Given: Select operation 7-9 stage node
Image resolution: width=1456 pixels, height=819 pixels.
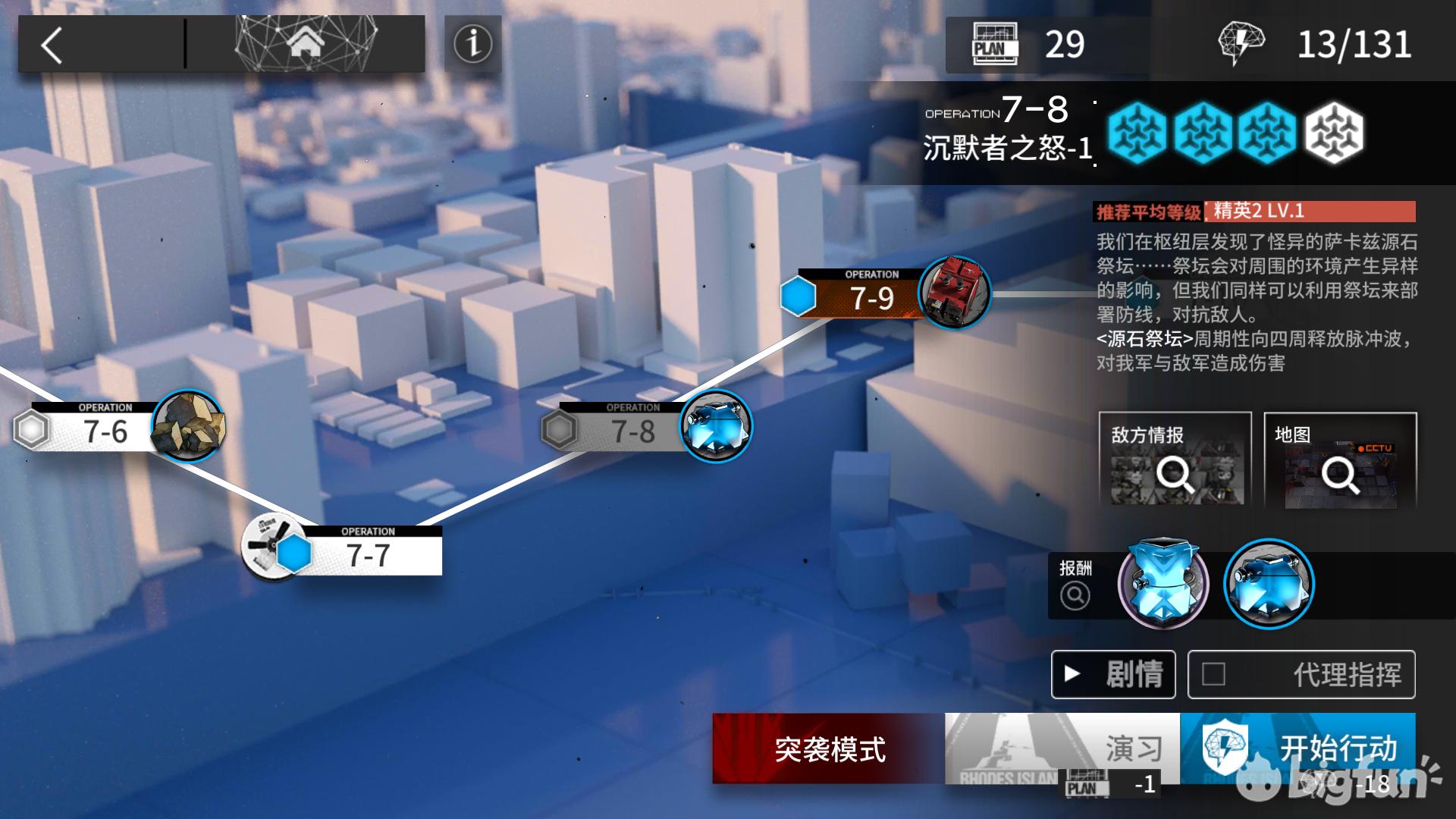Looking at the screenshot, I should tap(872, 297).
